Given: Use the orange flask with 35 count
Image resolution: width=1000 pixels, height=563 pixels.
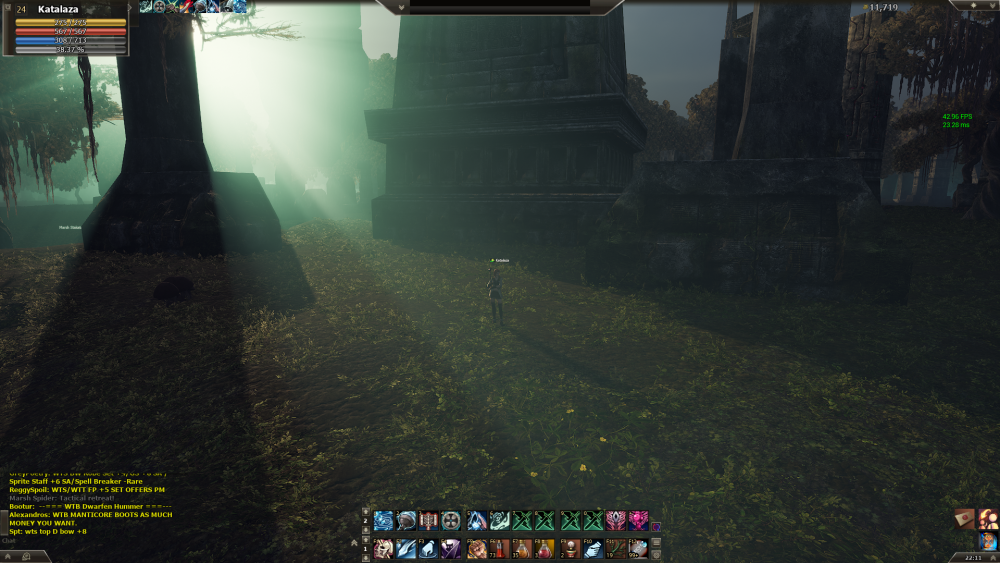Looking at the screenshot, I should 521,548.
